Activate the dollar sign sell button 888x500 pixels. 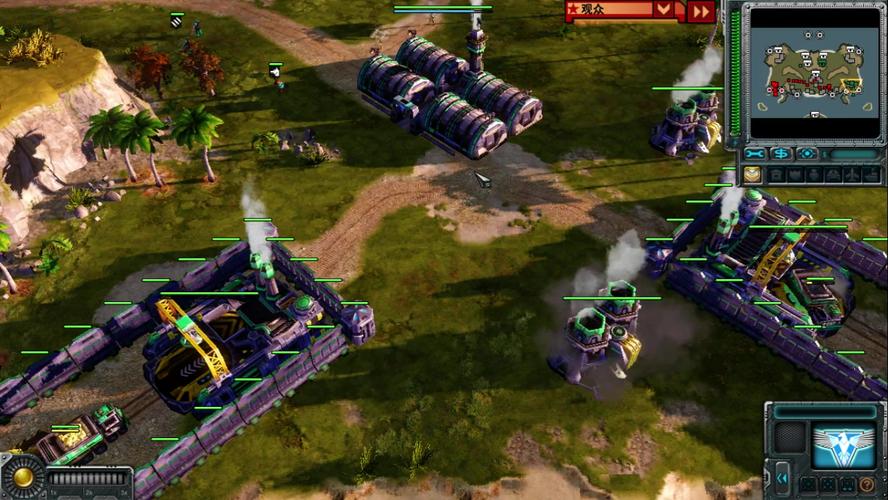click(781, 153)
